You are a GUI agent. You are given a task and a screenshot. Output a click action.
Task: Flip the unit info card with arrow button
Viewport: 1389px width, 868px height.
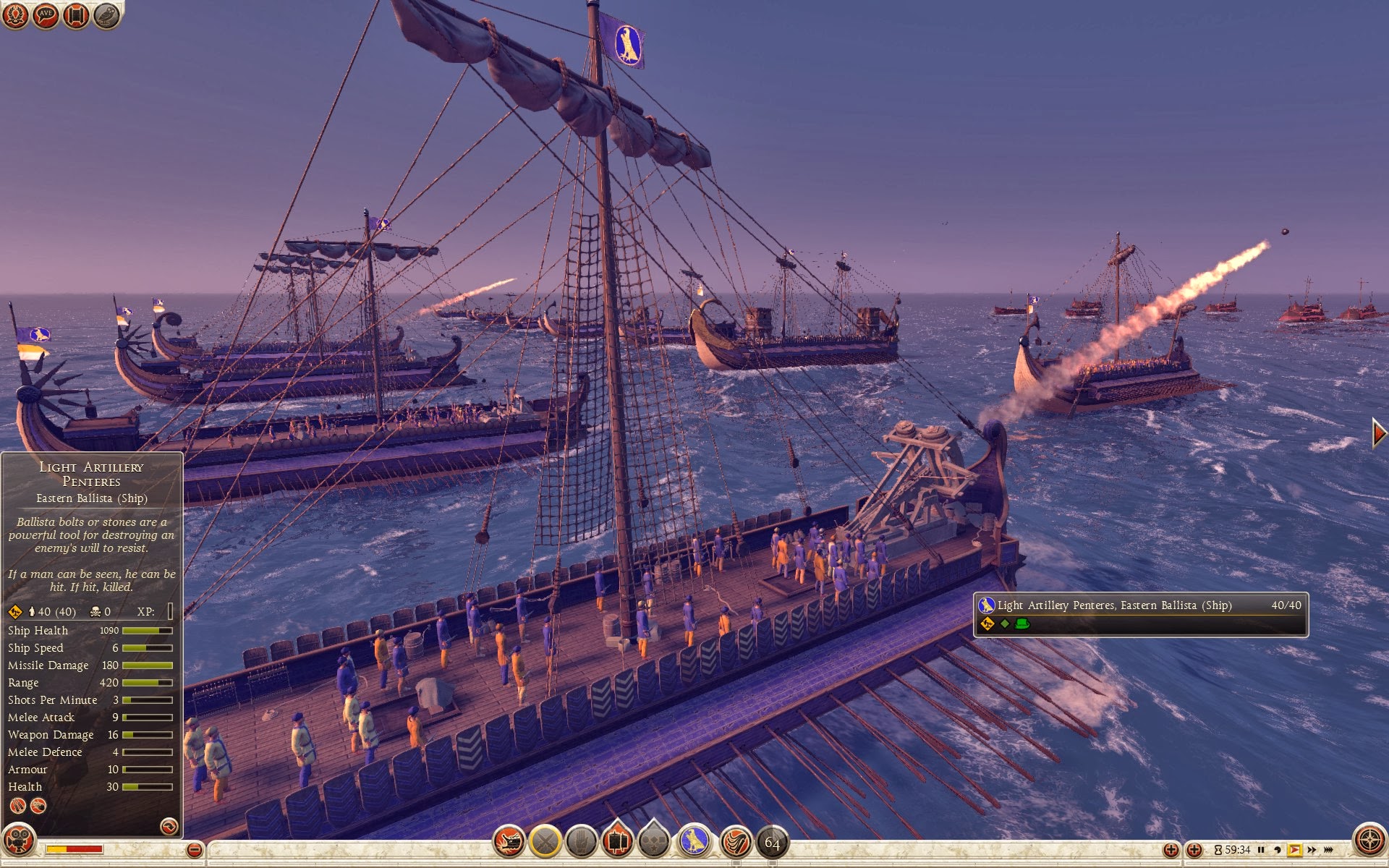pyautogui.click(x=169, y=826)
